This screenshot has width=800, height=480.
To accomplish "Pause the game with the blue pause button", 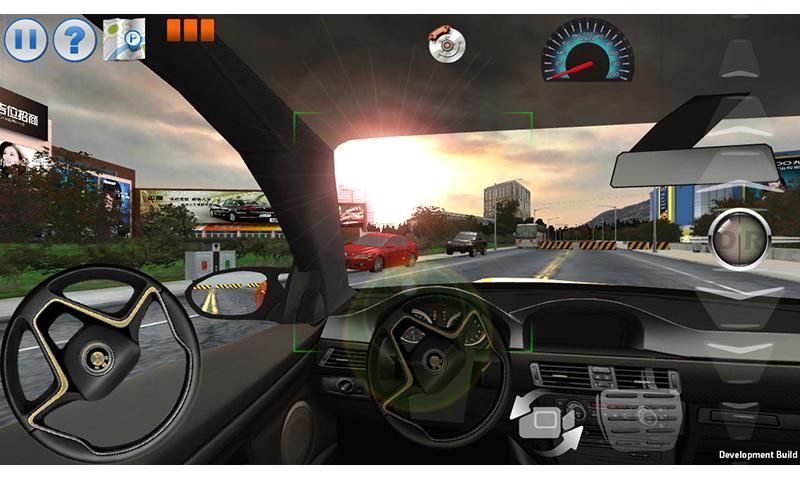I will tap(26, 41).
